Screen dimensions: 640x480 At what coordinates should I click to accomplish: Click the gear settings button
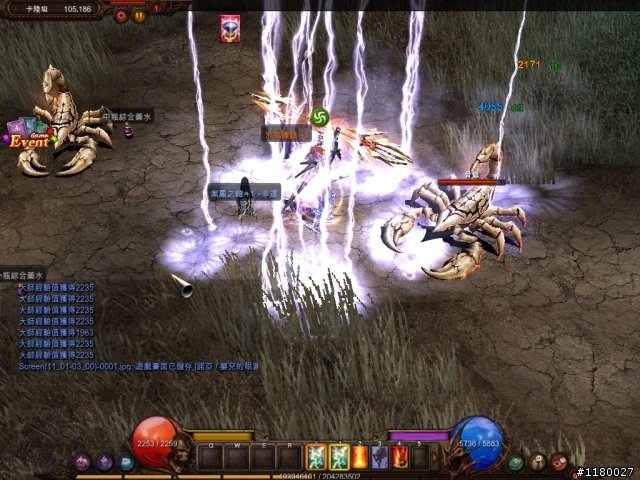click(x=121, y=15)
